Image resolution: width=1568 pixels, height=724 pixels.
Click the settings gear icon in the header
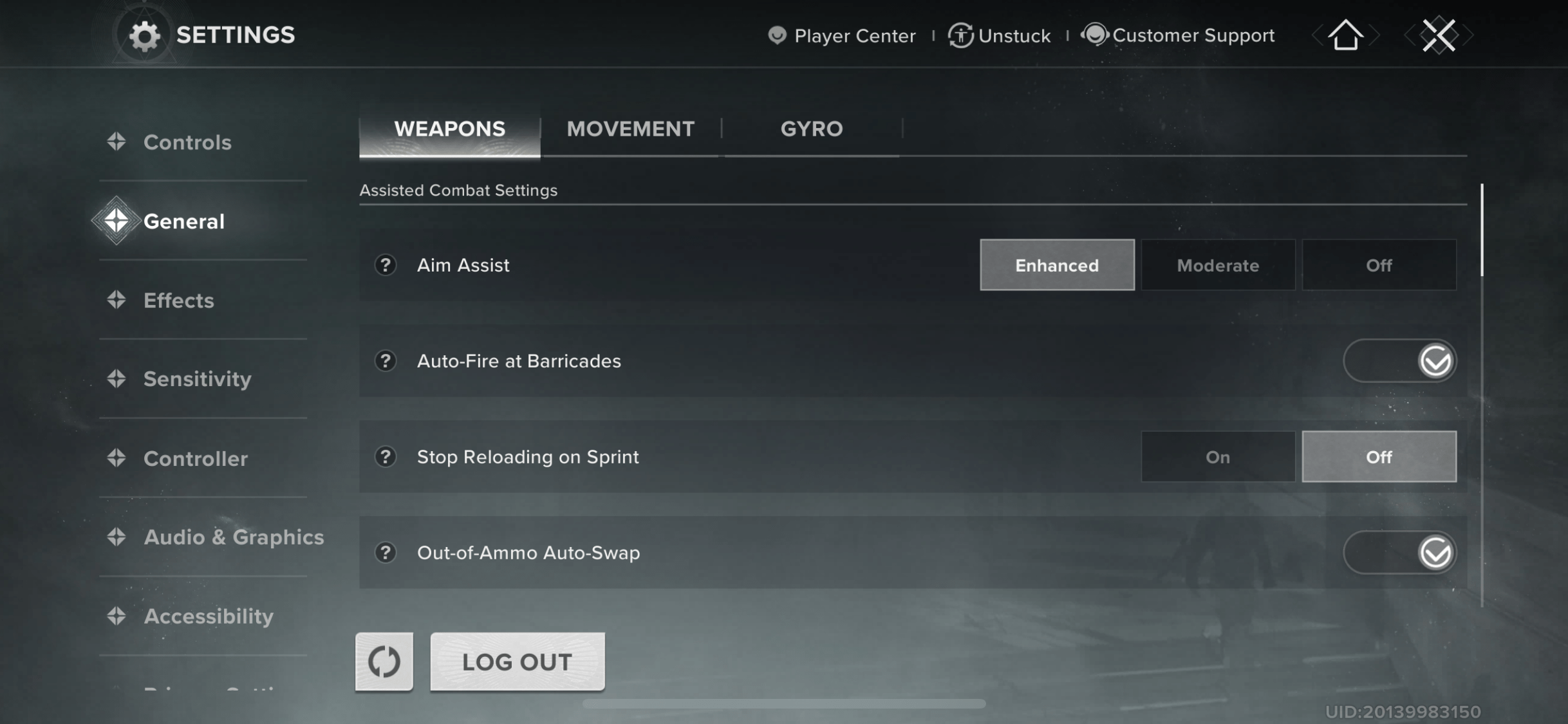pyautogui.click(x=144, y=35)
